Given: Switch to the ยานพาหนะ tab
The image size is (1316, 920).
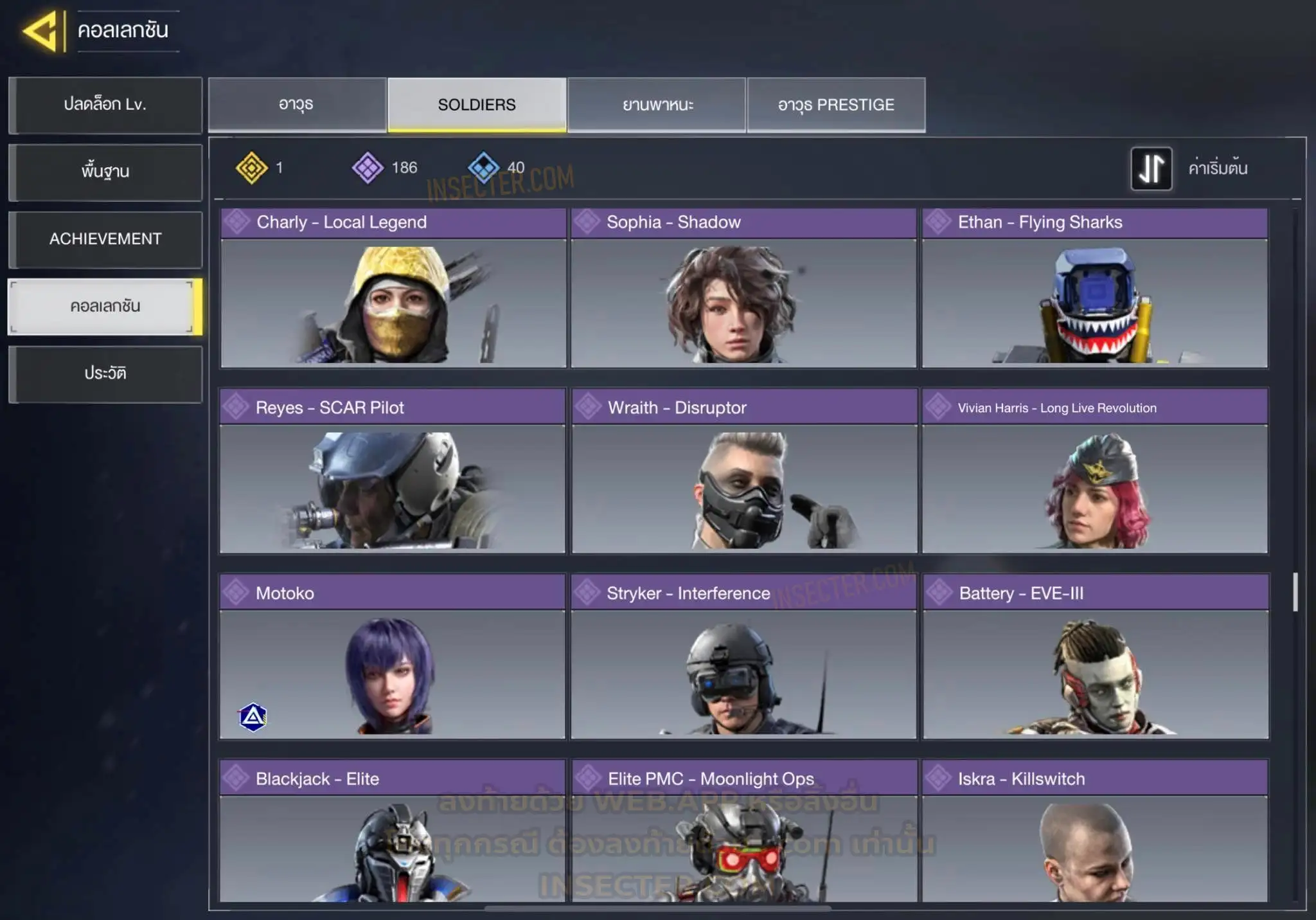Looking at the screenshot, I should [x=657, y=105].
